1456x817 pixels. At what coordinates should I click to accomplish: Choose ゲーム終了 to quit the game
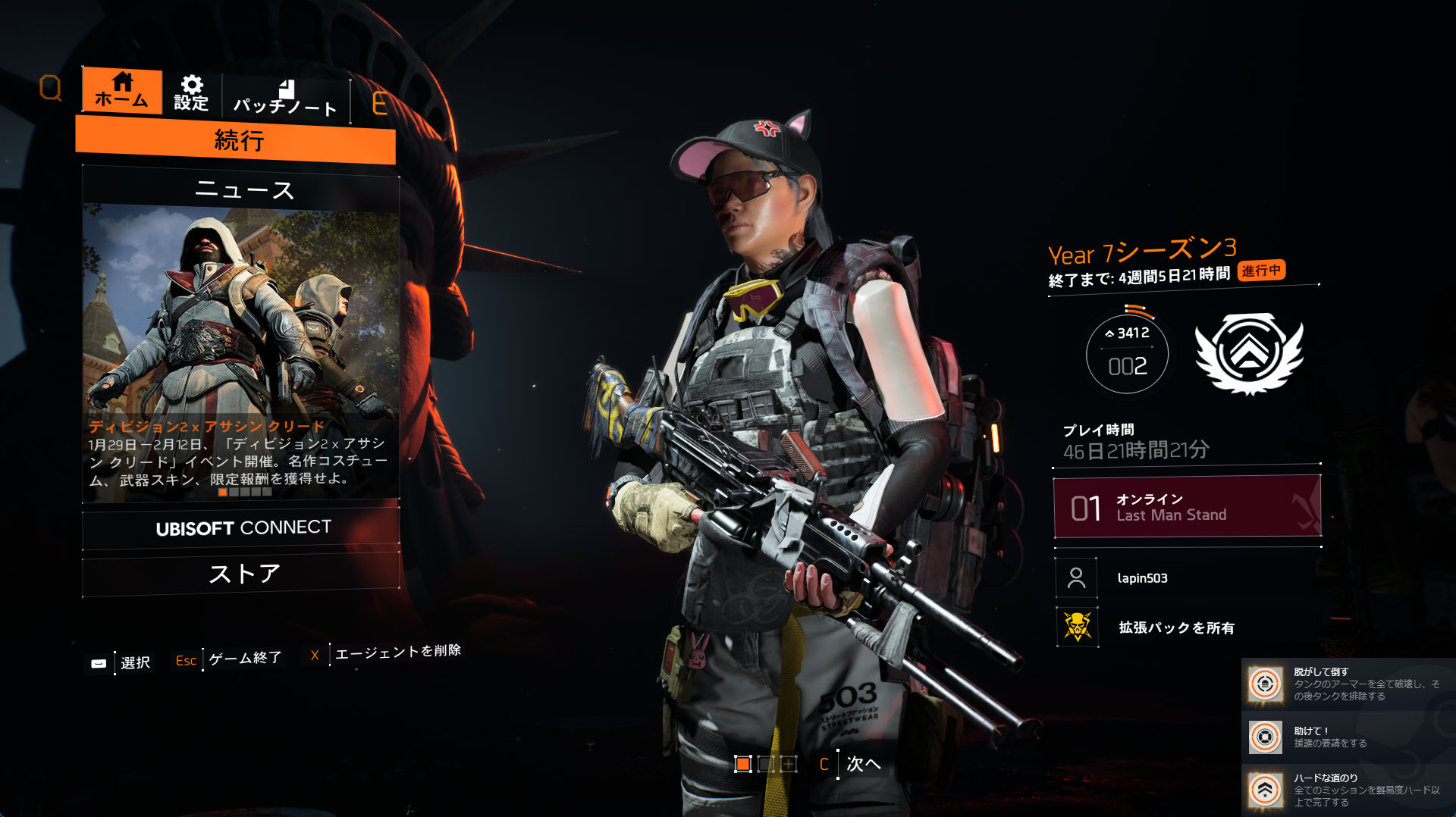point(244,658)
